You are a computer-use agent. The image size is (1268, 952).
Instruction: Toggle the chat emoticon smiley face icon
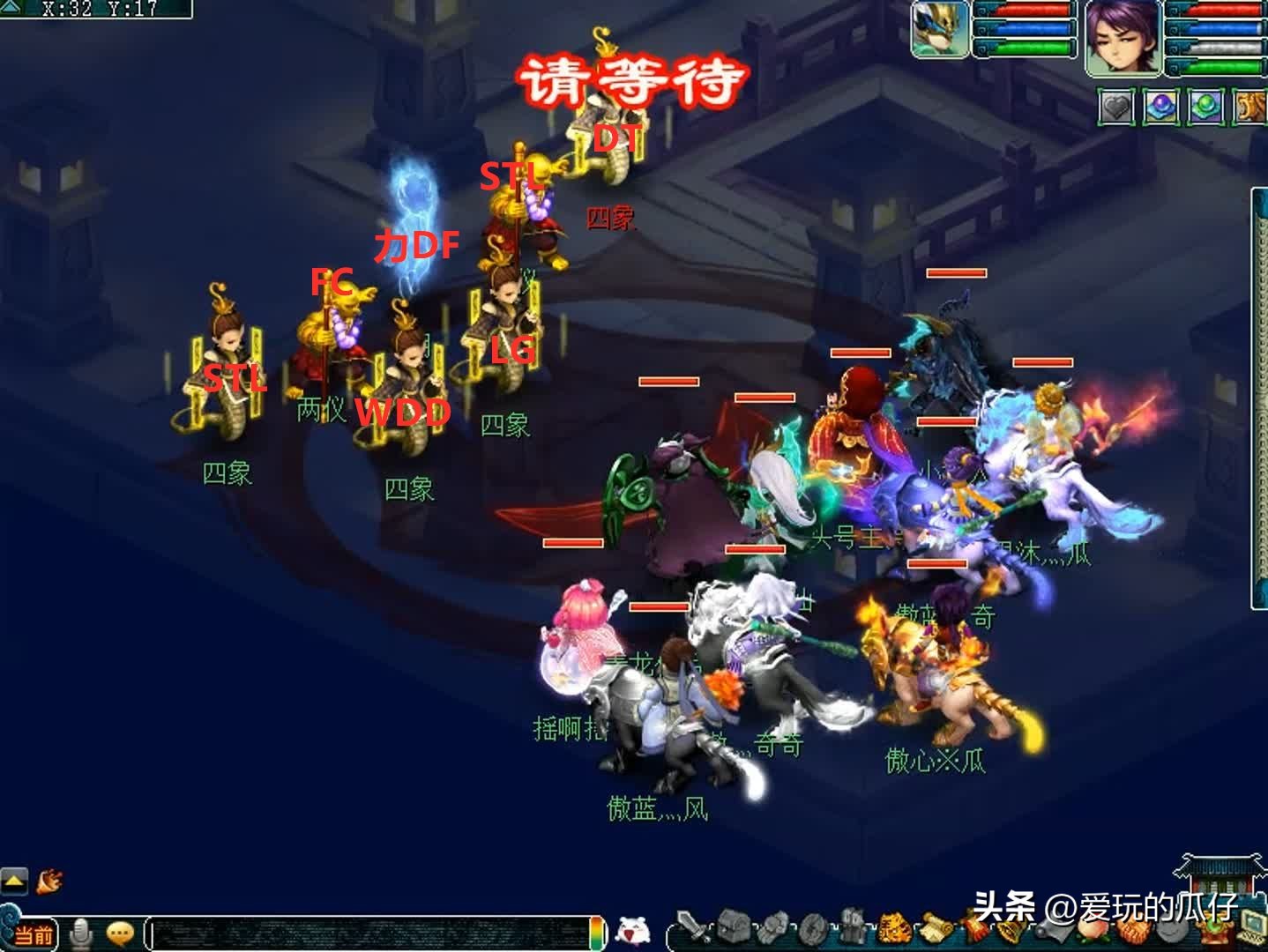pos(121,933)
